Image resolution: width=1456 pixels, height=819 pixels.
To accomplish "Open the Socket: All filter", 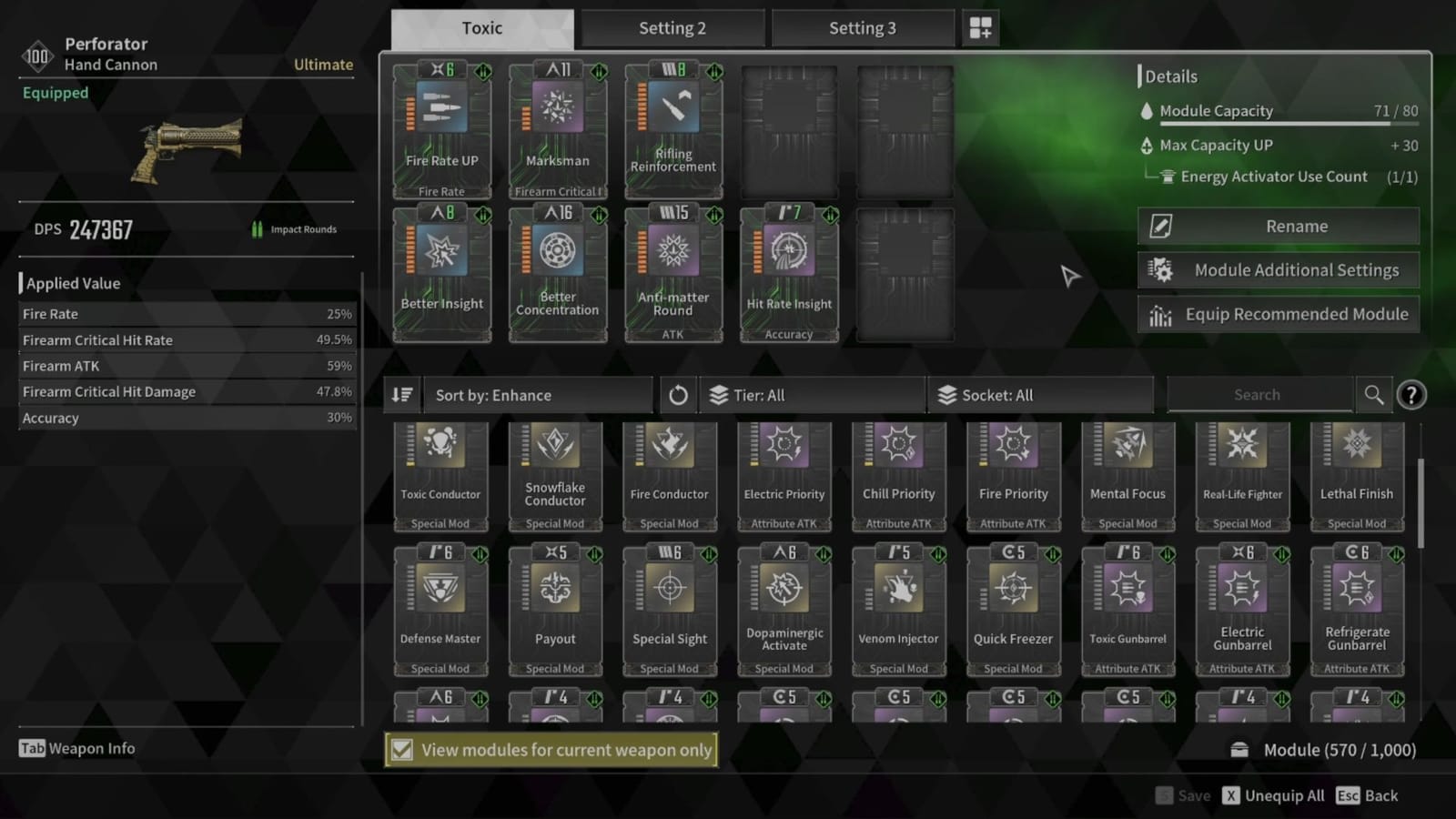I will [x=1041, y=394].
